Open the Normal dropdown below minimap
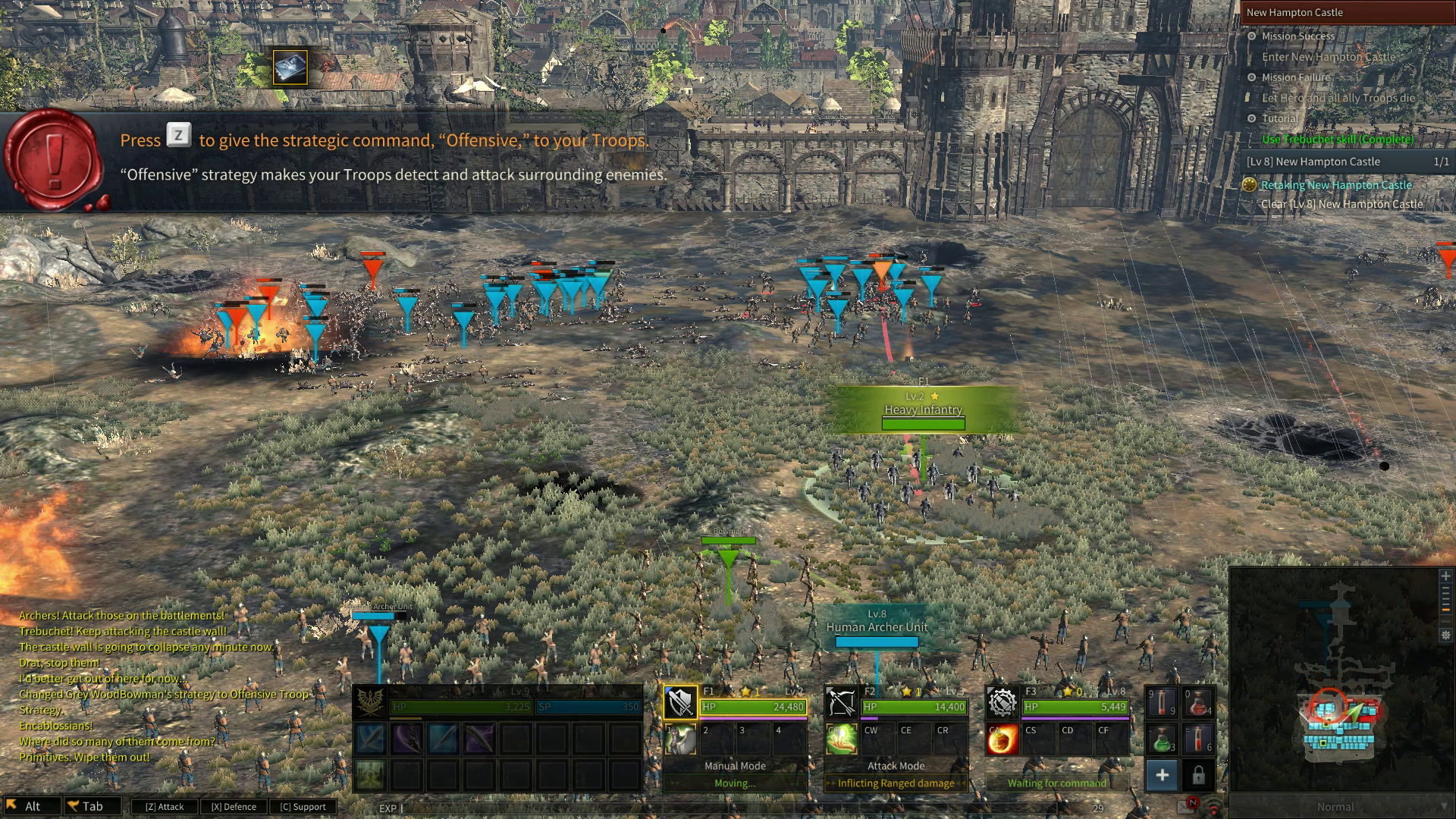 (x=1341, y=807)
